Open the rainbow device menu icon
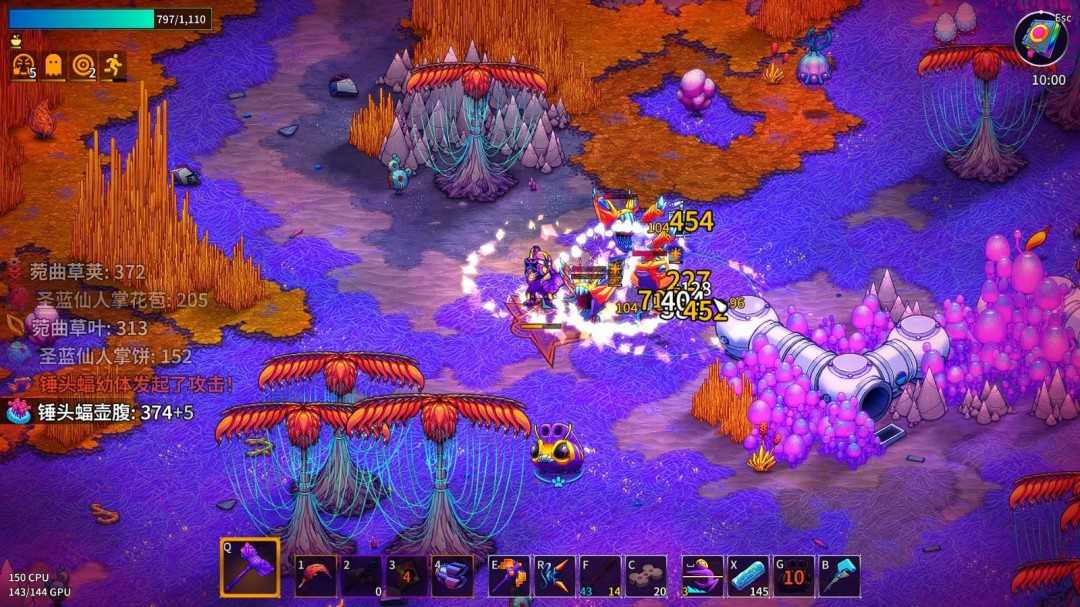 click(1040, 39)
